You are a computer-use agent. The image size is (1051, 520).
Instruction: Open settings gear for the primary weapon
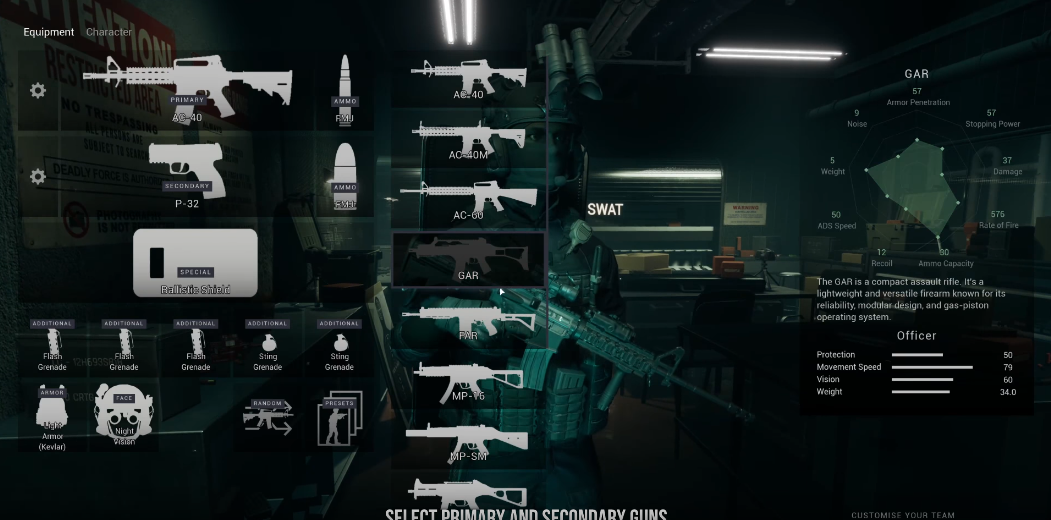click(x=38, y=91)
